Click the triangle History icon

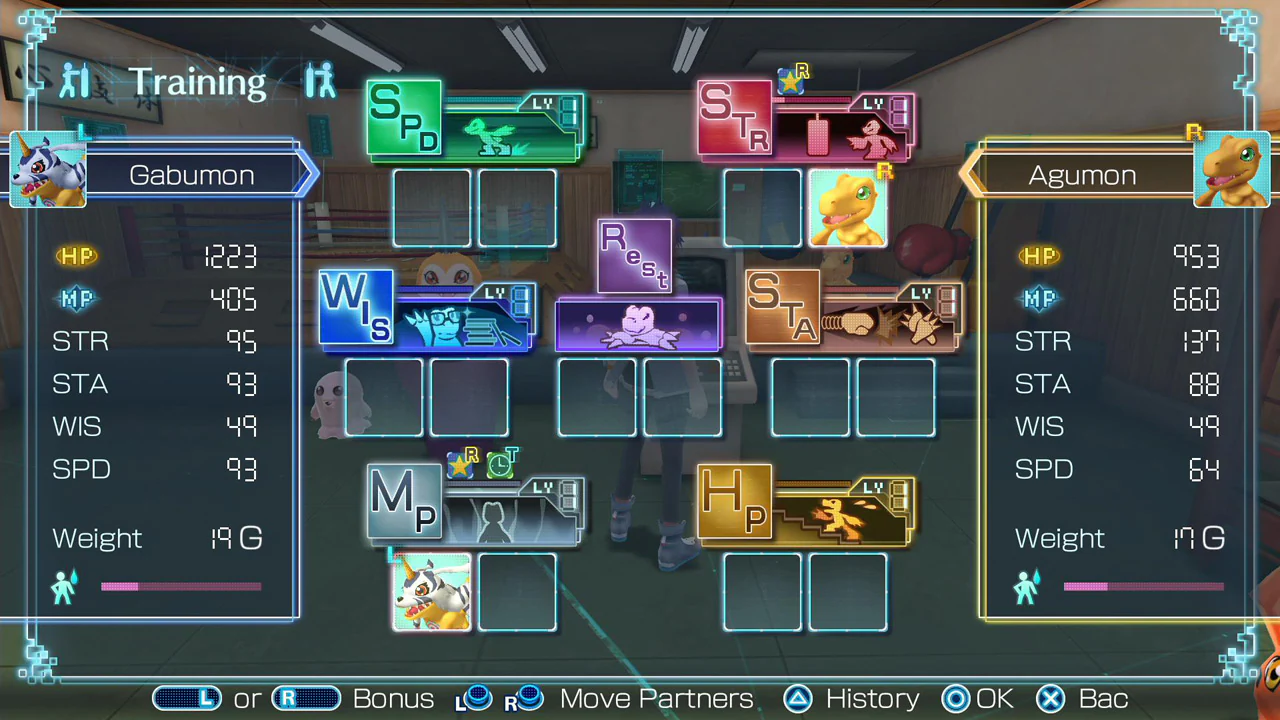(x=797, y=698)
